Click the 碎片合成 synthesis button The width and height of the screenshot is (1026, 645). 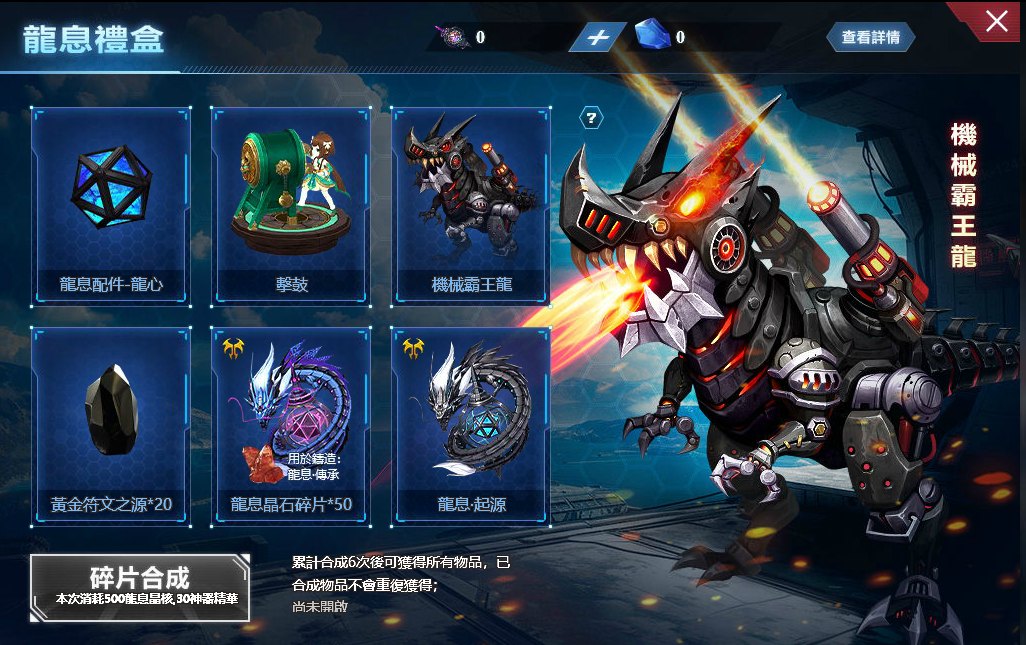click(140, 587)
